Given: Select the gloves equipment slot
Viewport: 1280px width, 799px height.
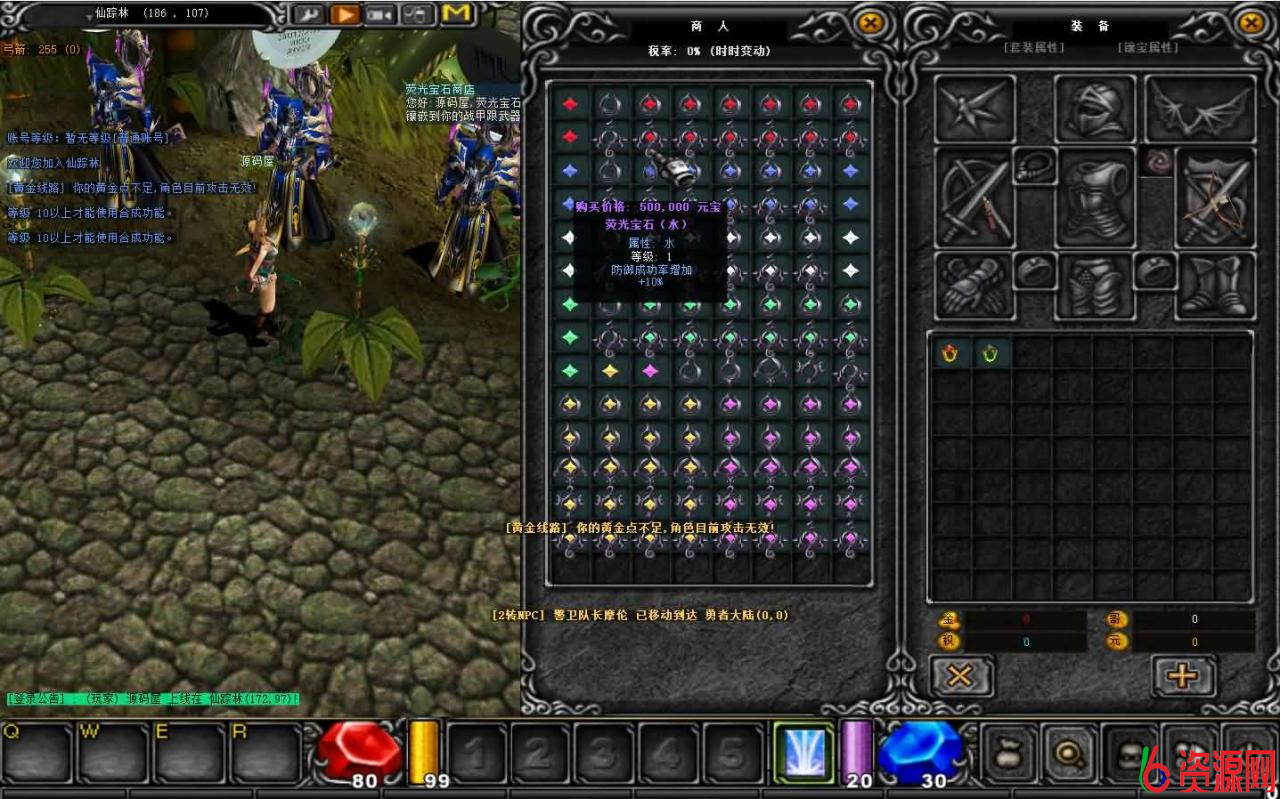Looking at the screenshot, I should tap(973, 286).
